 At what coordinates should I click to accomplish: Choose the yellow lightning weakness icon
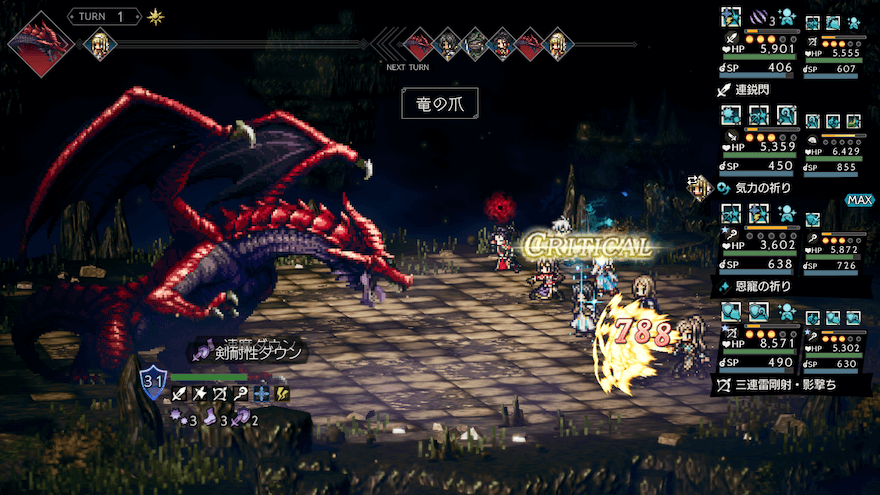coord(283,394)
